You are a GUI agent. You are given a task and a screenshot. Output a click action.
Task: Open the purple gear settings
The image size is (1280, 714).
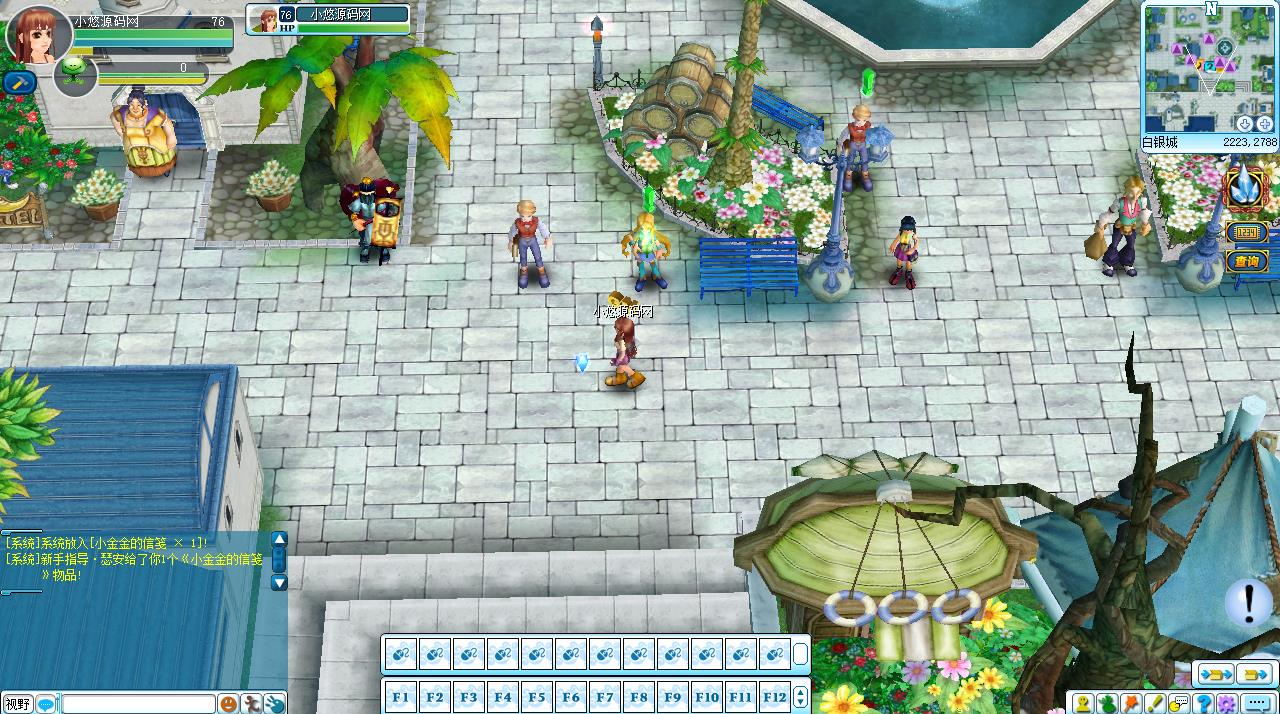(x=1228, y=704)
